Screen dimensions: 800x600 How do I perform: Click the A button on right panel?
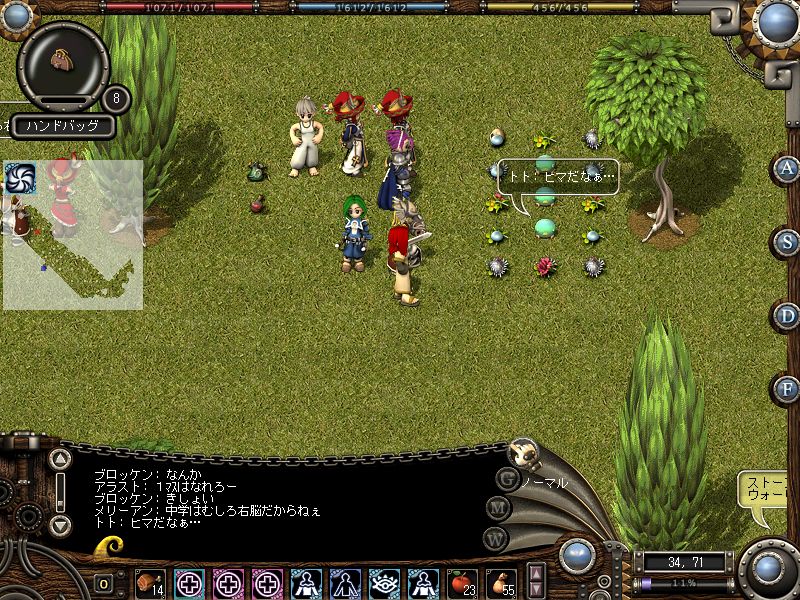pyautogui.click(x=788, y=168)
